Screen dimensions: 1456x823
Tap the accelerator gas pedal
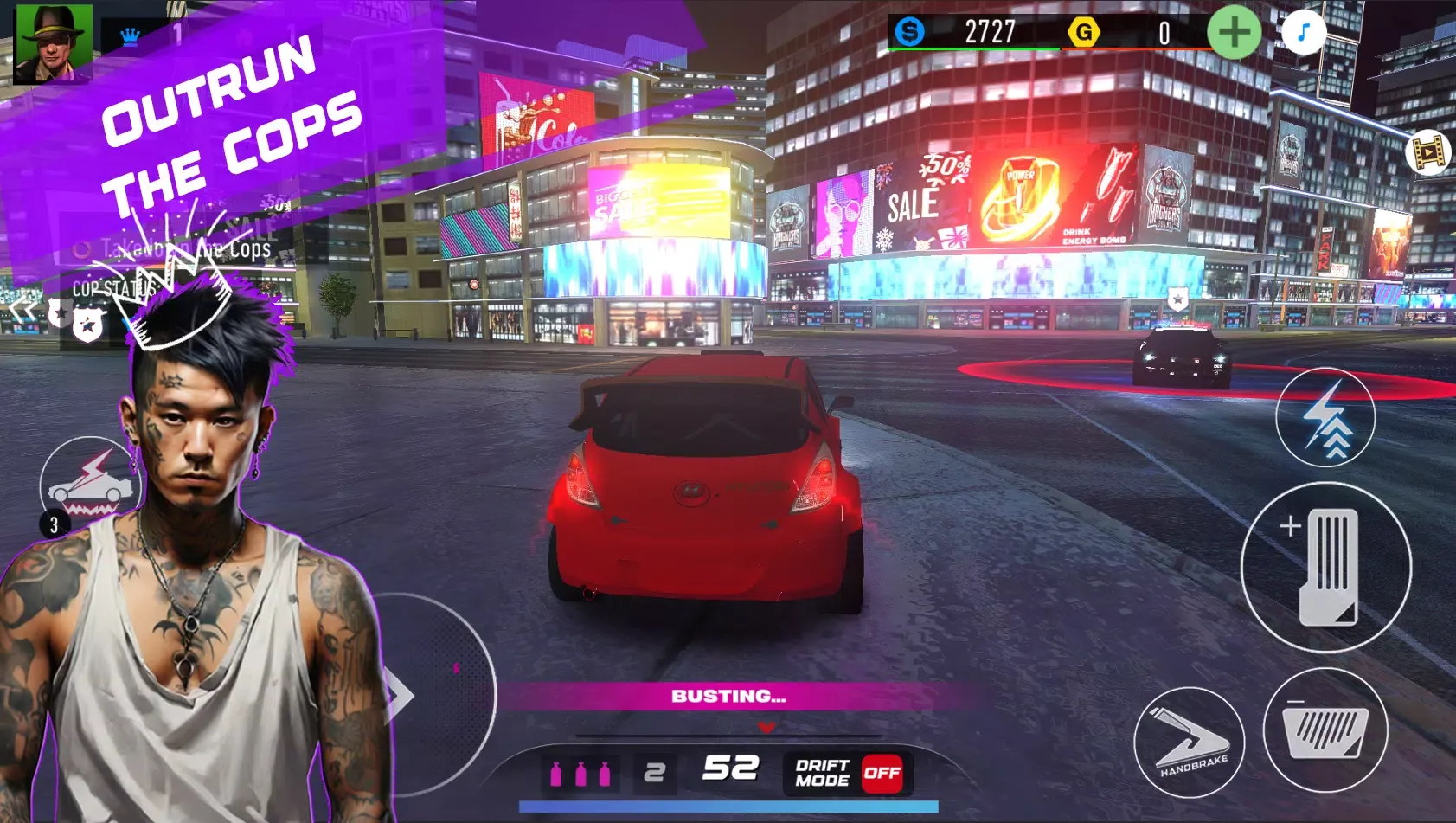pyautogui.click(x=1325, y=567)
